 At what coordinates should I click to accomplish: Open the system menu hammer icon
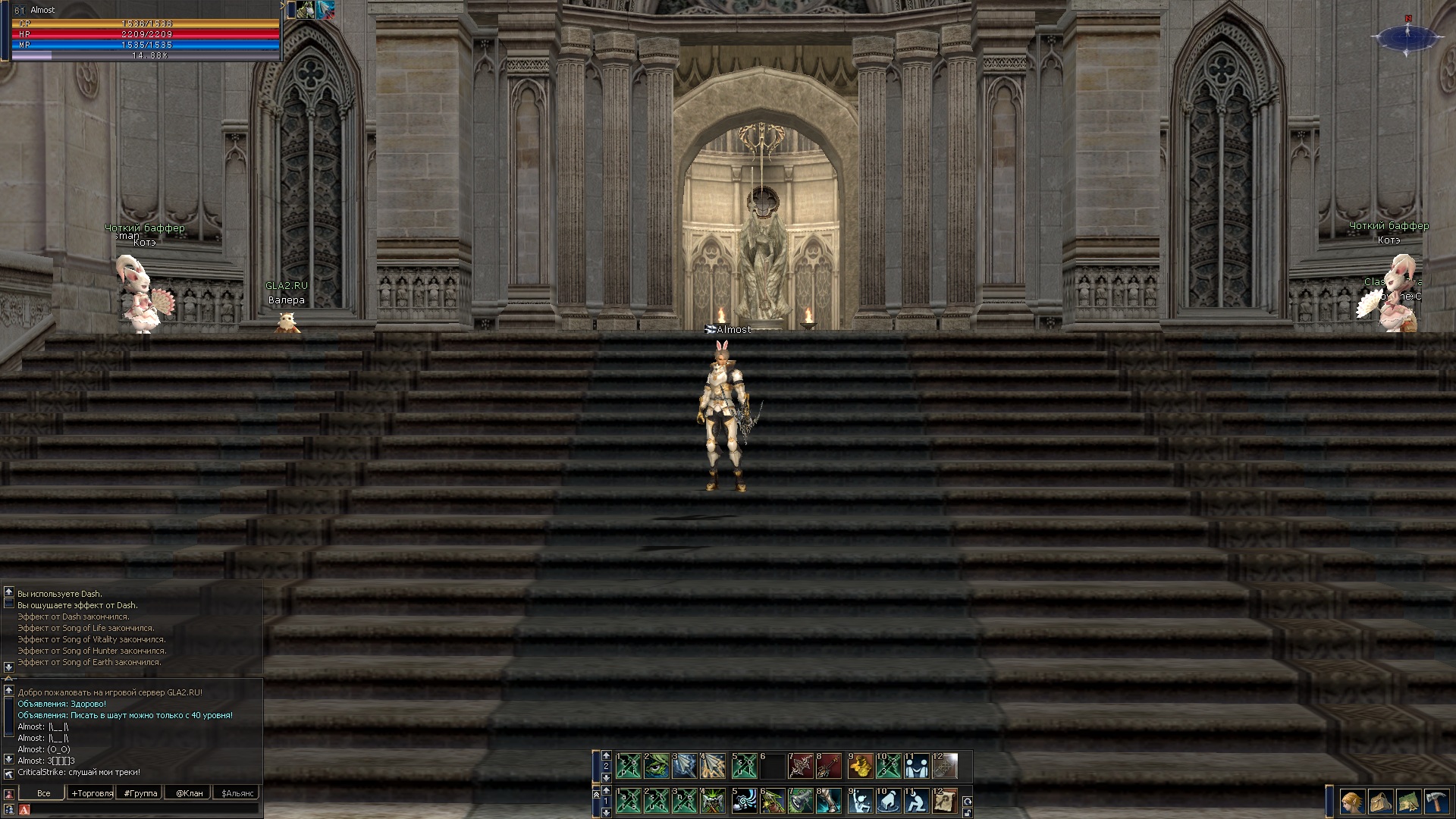click(x=1437, y=801)
